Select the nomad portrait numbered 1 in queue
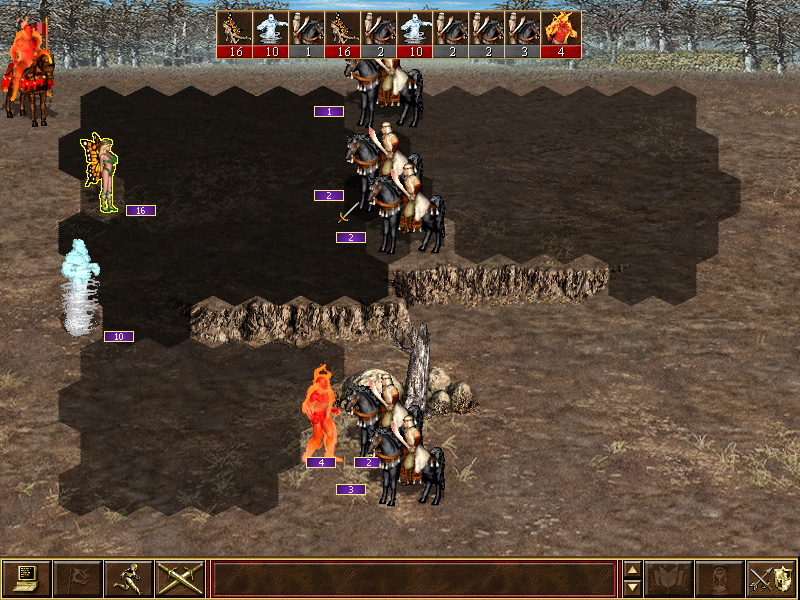 (309, 34)
